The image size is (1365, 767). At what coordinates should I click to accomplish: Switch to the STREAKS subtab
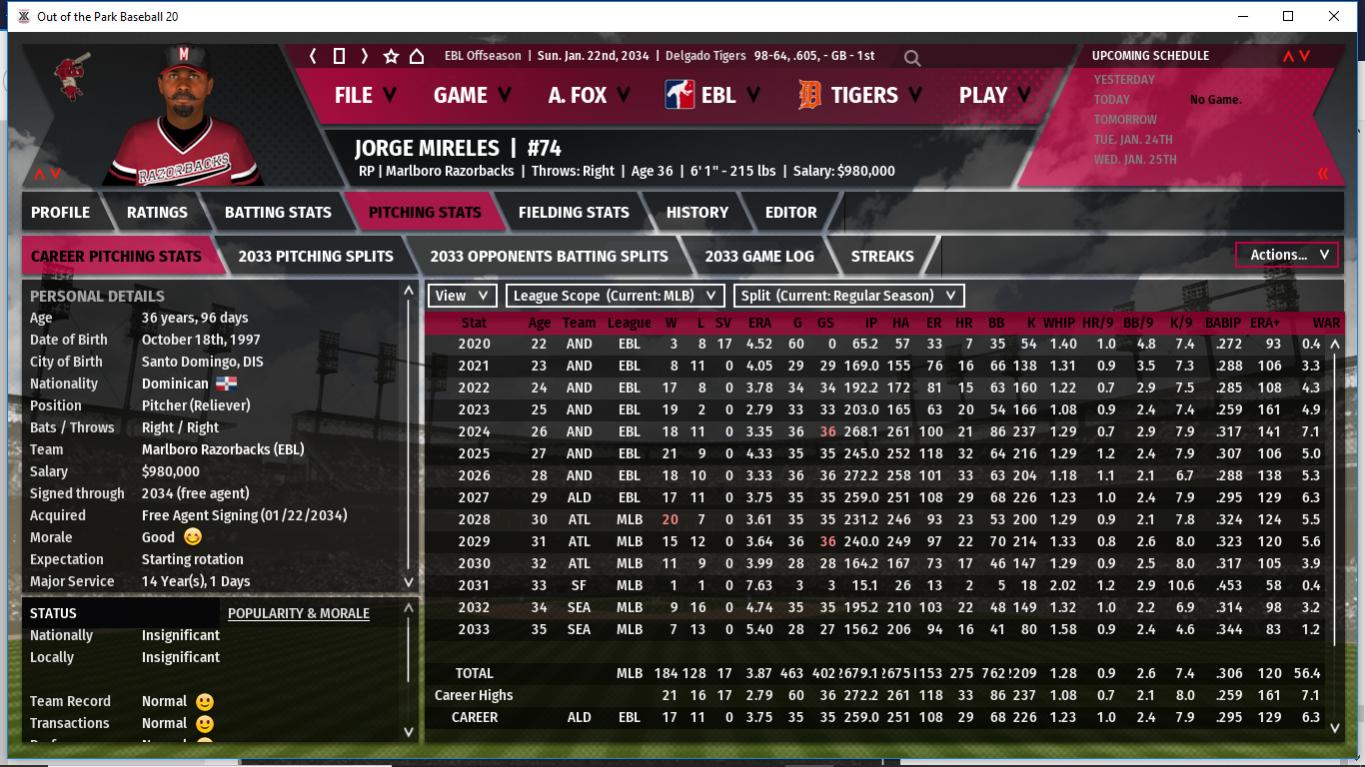pyautogui.click(x=882, y=256)
